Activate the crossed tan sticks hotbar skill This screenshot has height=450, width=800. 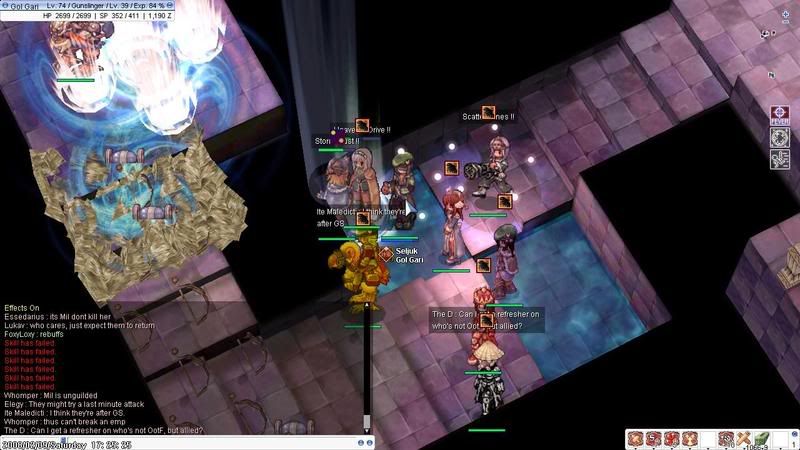pyautogui.click(x=744, y=438)
